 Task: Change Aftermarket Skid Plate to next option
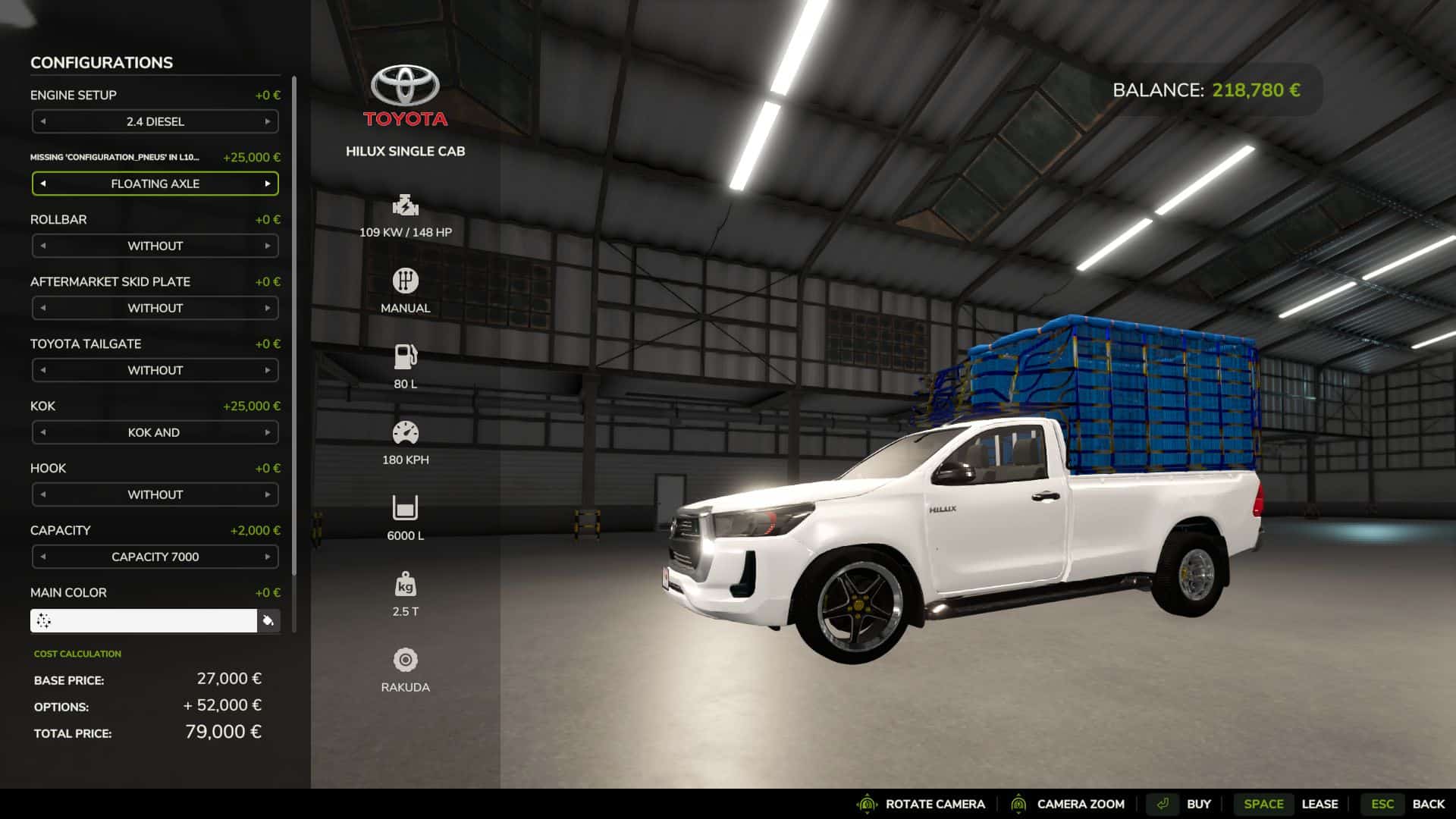pyautogui.click(x=268, y=308)
